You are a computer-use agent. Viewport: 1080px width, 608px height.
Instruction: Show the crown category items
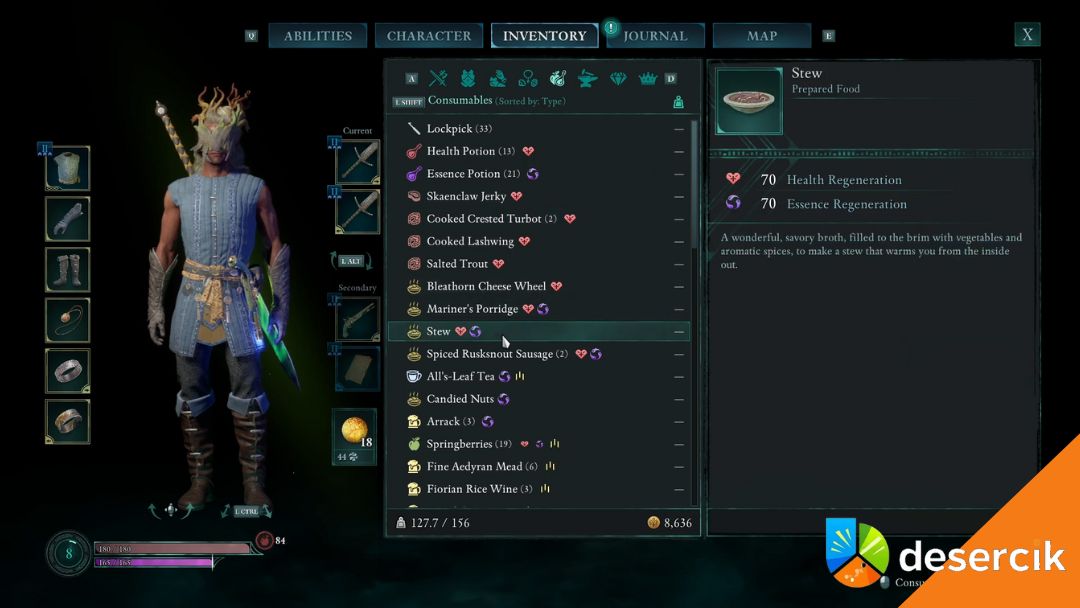(x=647, y=78)
